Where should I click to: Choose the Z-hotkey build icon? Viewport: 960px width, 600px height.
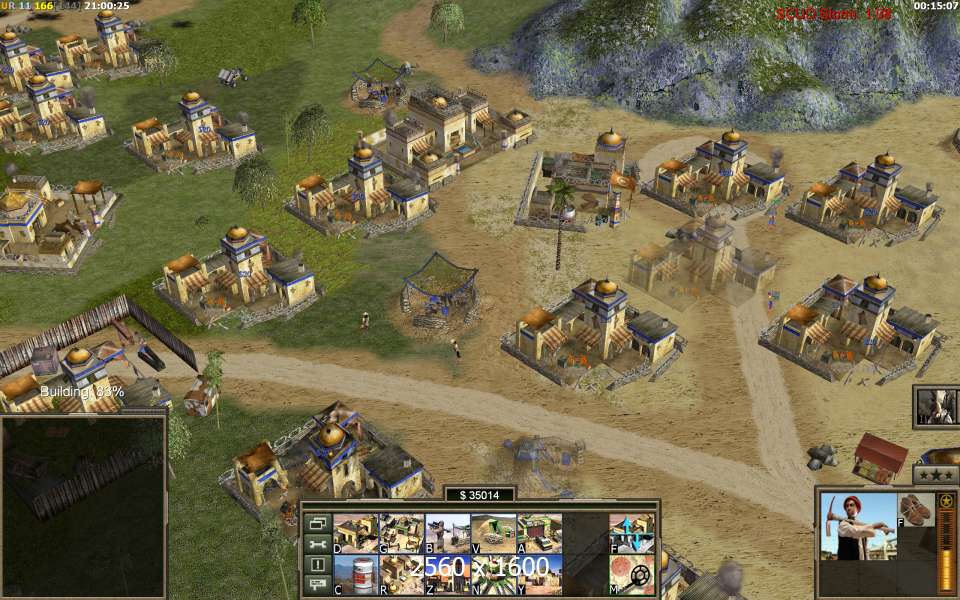point(447,574)
